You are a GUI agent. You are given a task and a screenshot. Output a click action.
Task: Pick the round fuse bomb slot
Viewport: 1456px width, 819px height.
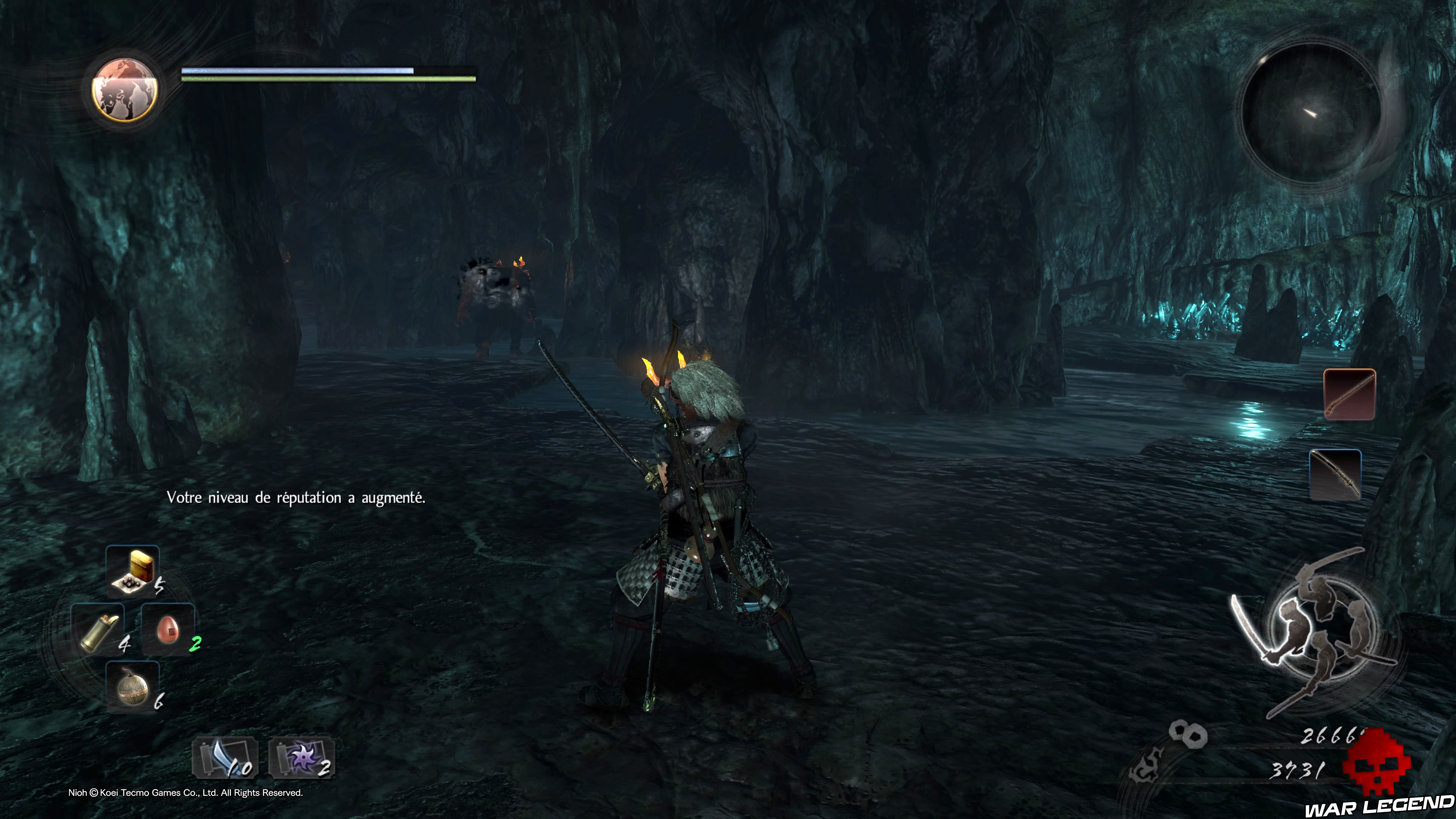[133, 687]
